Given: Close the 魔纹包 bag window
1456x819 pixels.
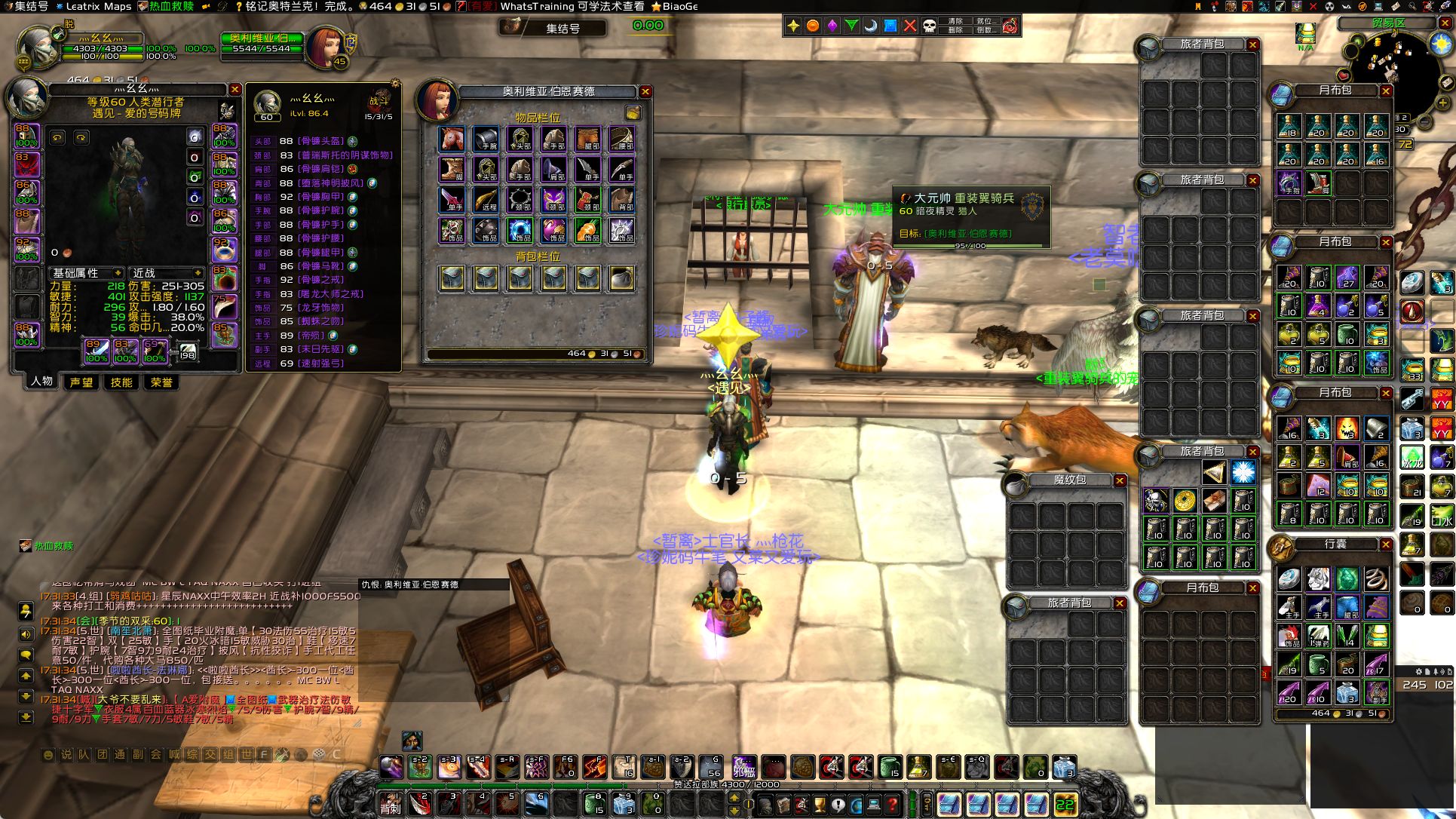Looking at the screenshot, I should click(x=1120, y=480).
